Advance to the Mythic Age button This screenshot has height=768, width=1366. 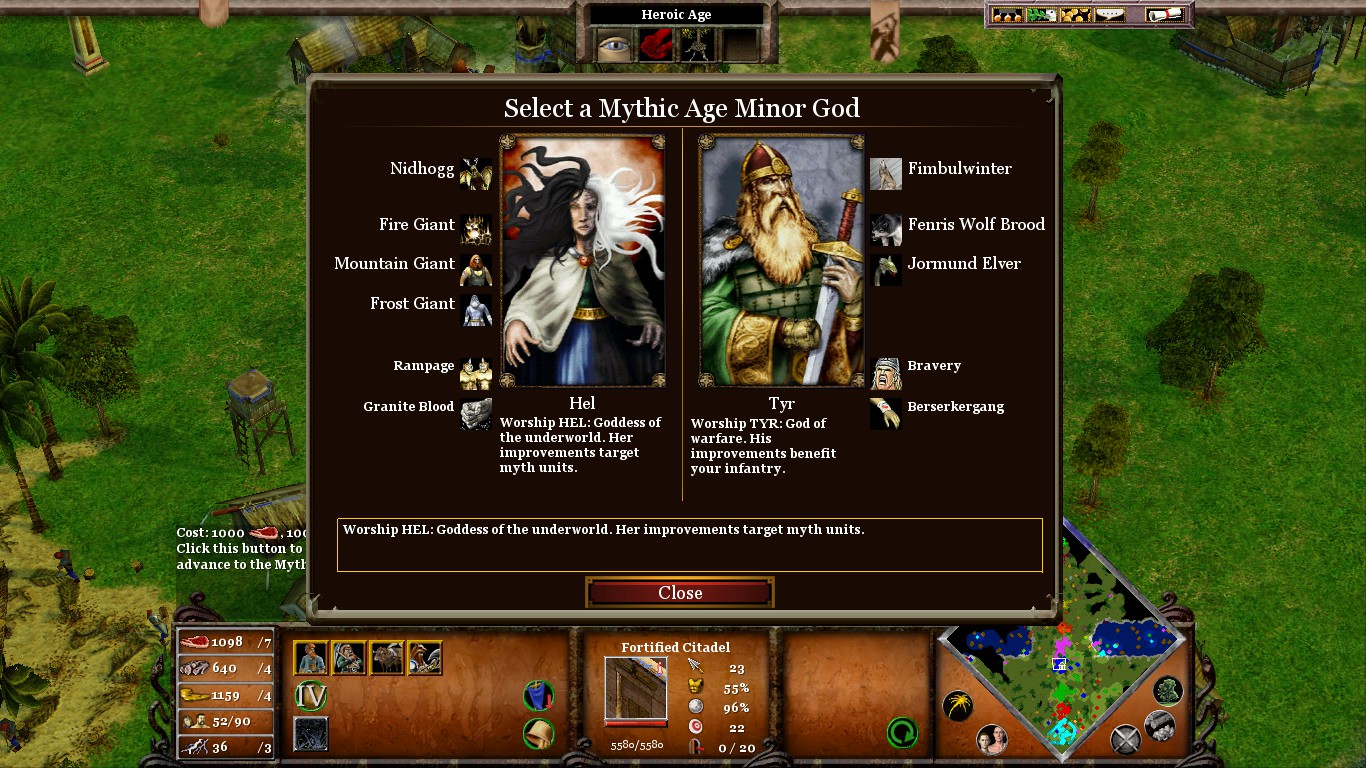311,696
